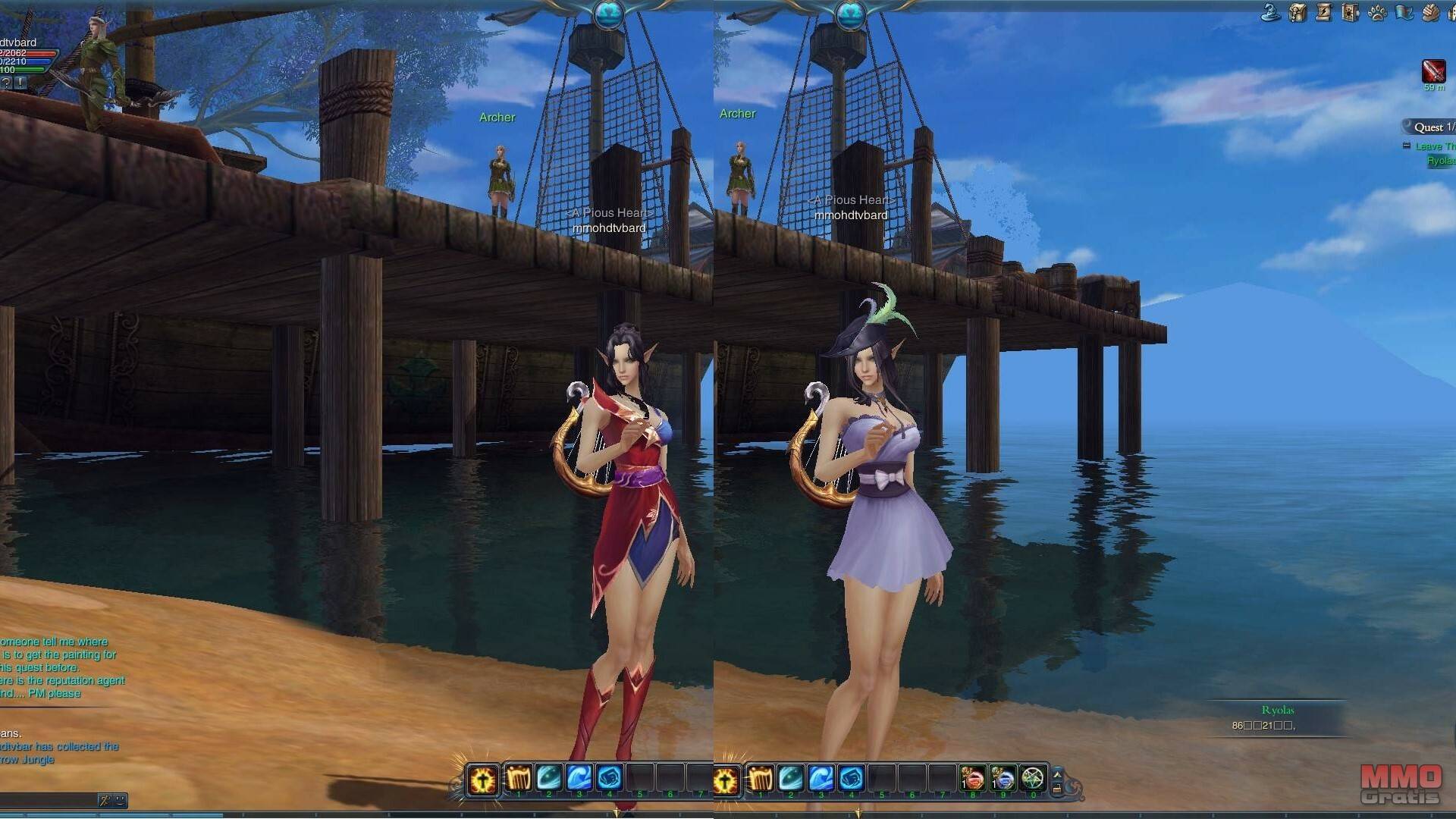Viewport: 1456px width, 819px height.
Task: Switch hotbar page with the up arrow
Action: click(1058, 773)
